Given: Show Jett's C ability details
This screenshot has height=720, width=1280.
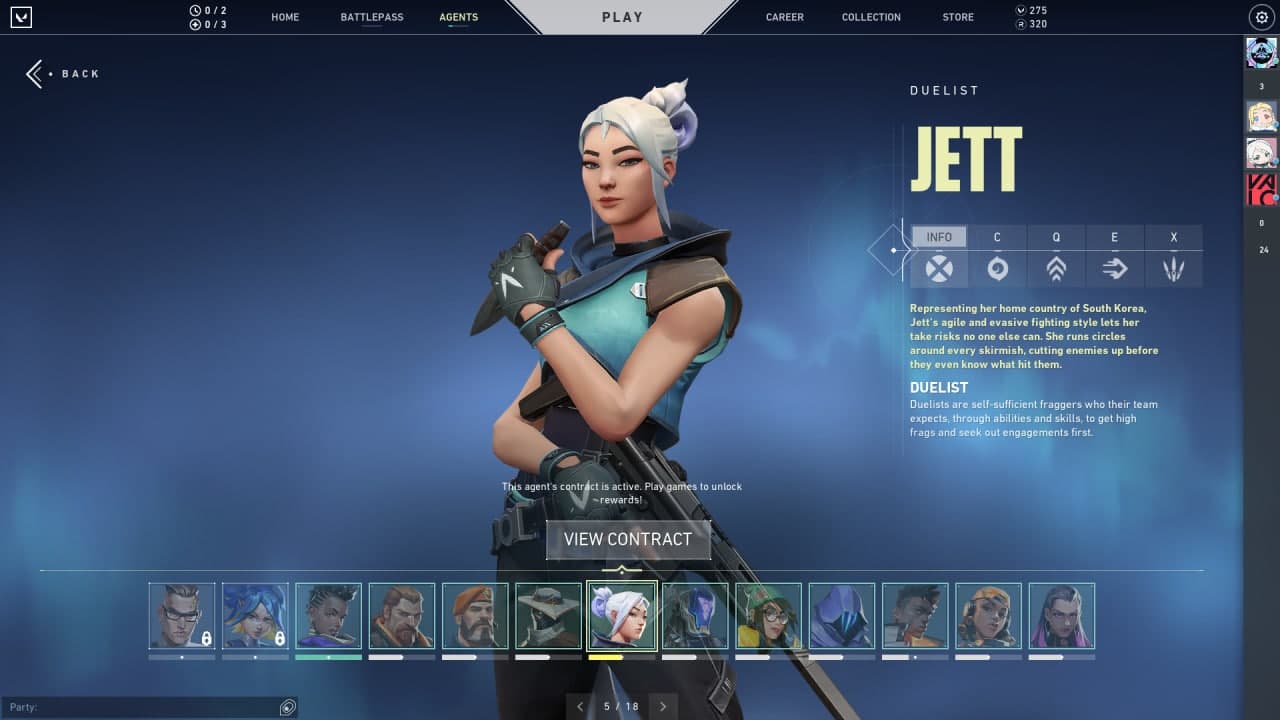Looking at the screenshot, I should pyautogui.click(x=997, y=268).
